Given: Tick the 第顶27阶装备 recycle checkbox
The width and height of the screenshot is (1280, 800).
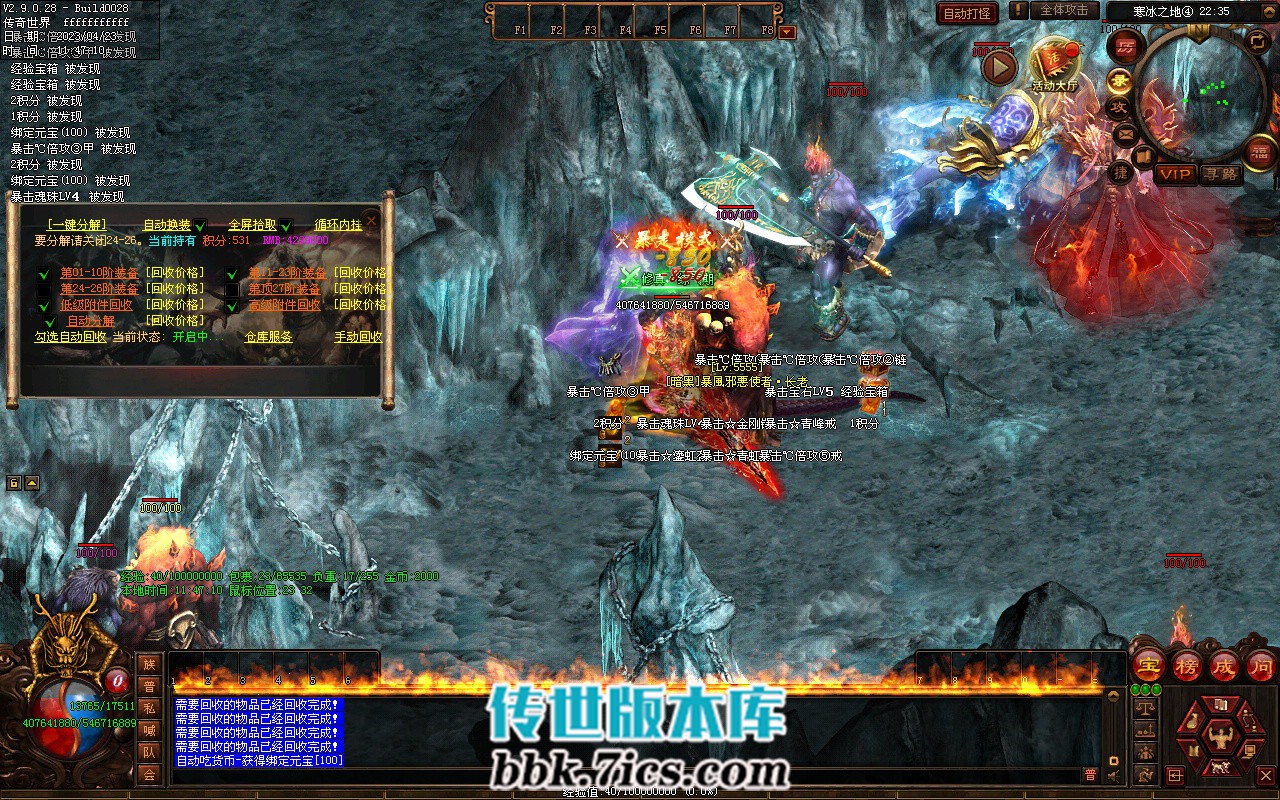Looking at the screenshot, I should click(x=231, y=289).
